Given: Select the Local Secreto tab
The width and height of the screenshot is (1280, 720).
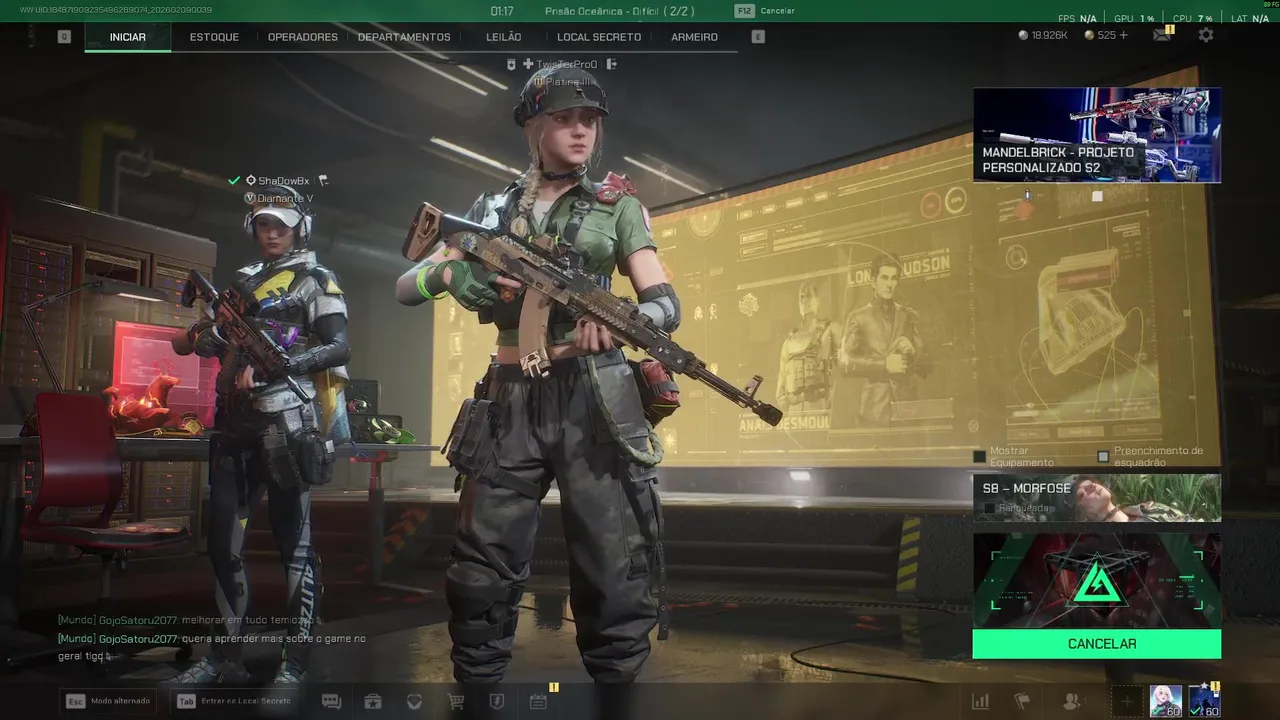Looking at the screenshot, I should point(599,37).
